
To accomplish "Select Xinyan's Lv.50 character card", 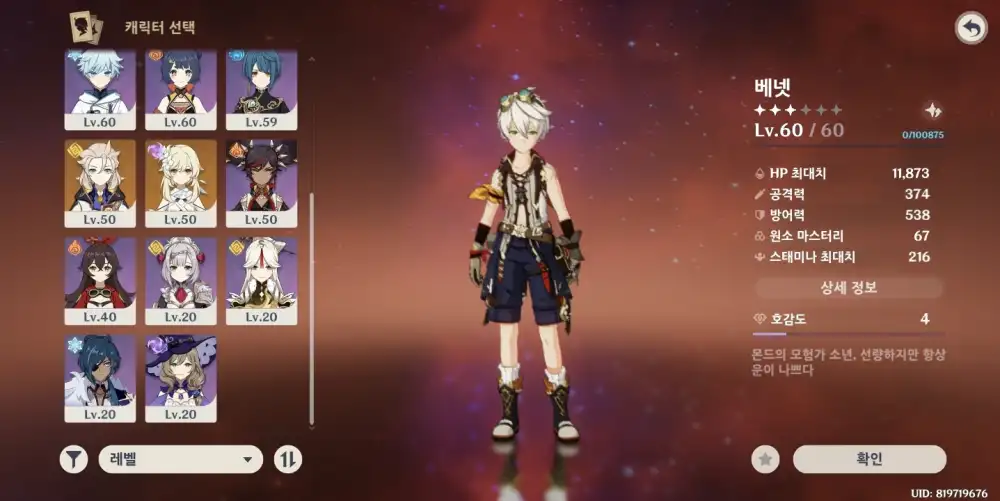I will click(x=261, y=180).
